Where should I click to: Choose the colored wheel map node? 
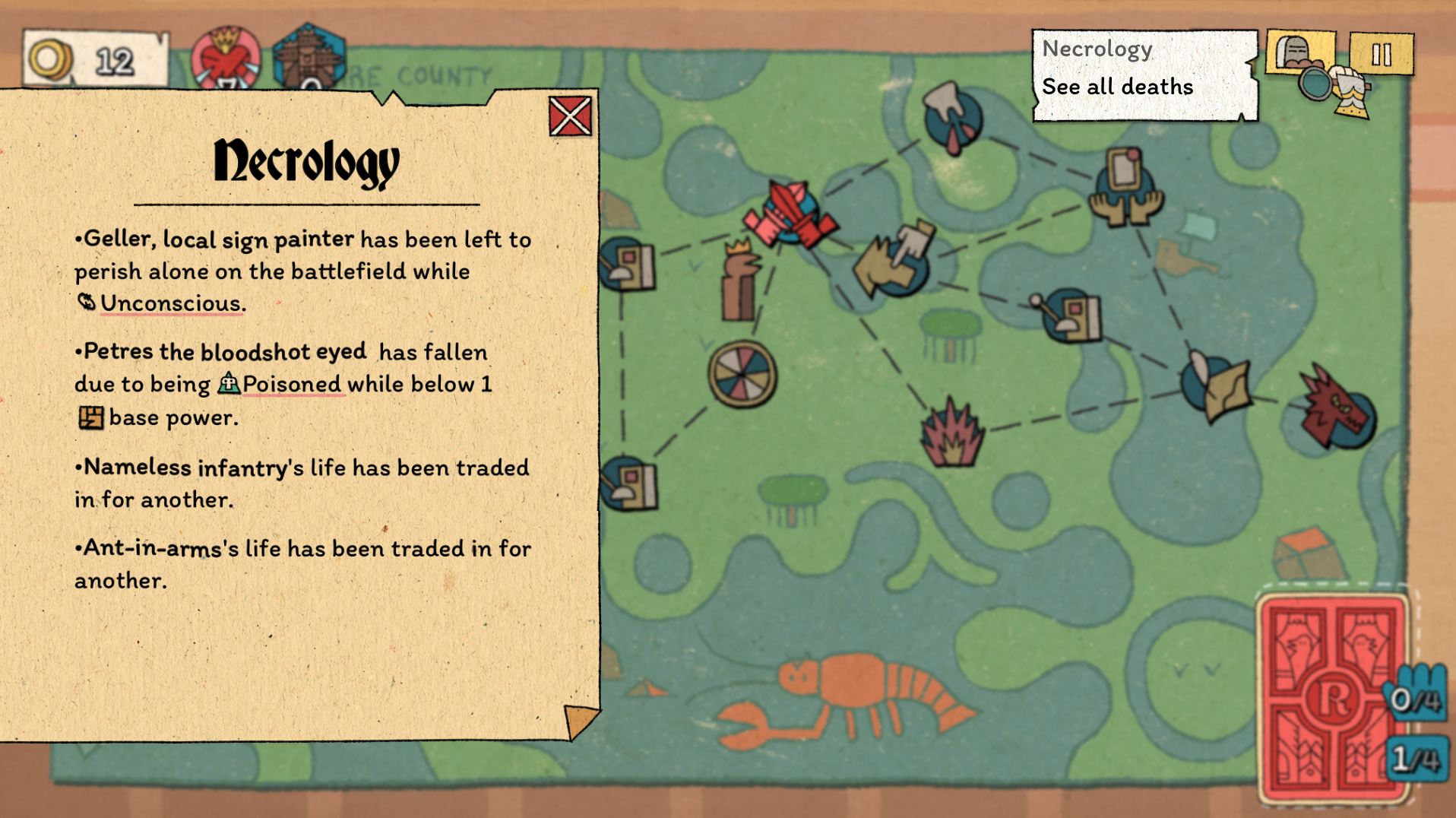click(742, 374)
